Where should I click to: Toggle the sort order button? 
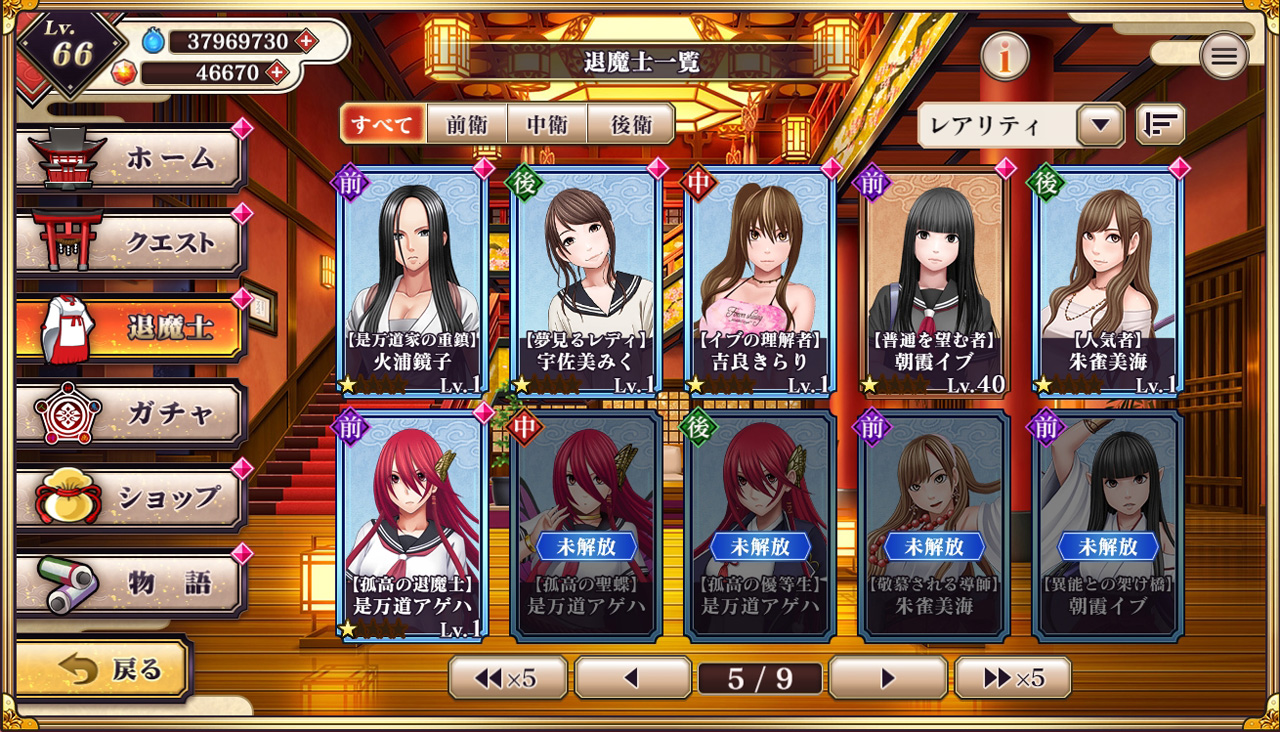[x=1160, y=125]
